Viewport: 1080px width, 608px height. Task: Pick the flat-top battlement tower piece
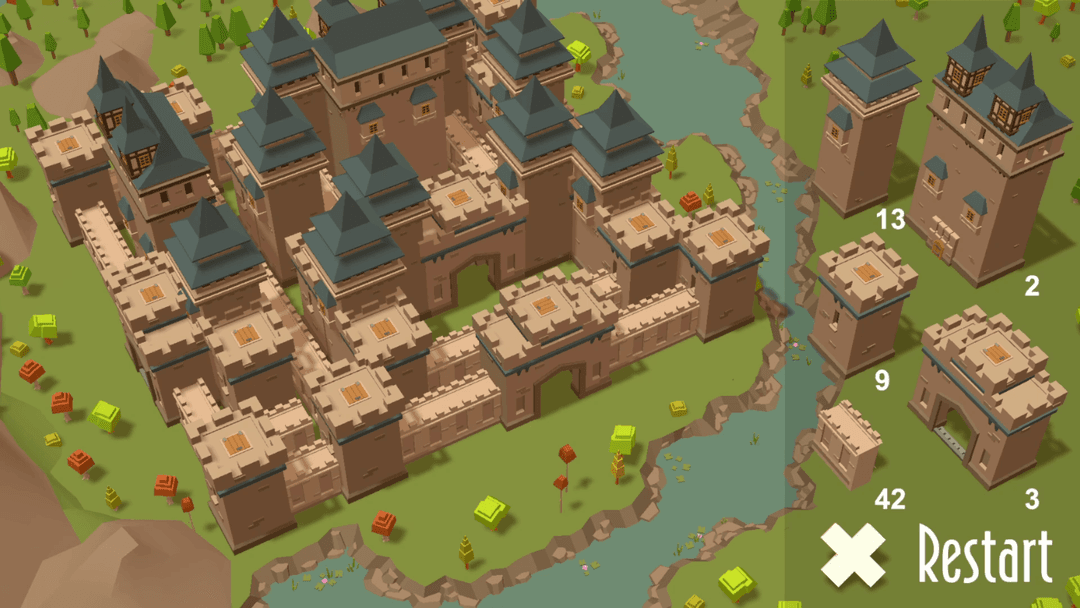pos(863,303)
